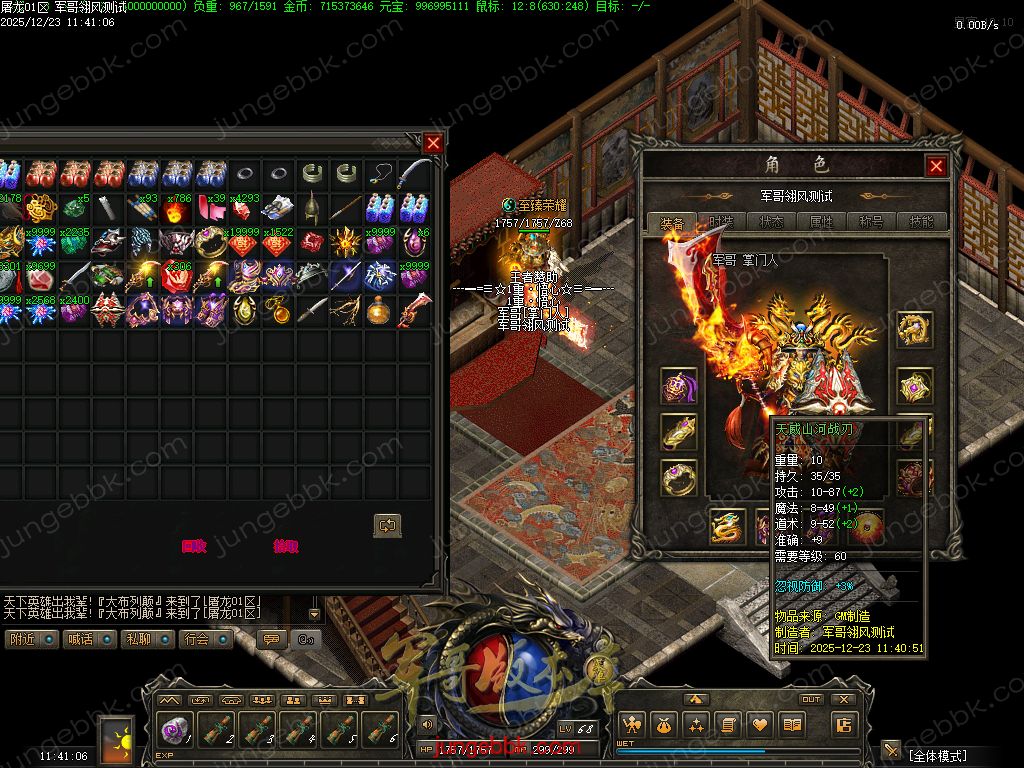Image resolution: width=1024 pixels, height=768 pixels.
Task: Select the 称号 title tab
Action: [871, 223]
